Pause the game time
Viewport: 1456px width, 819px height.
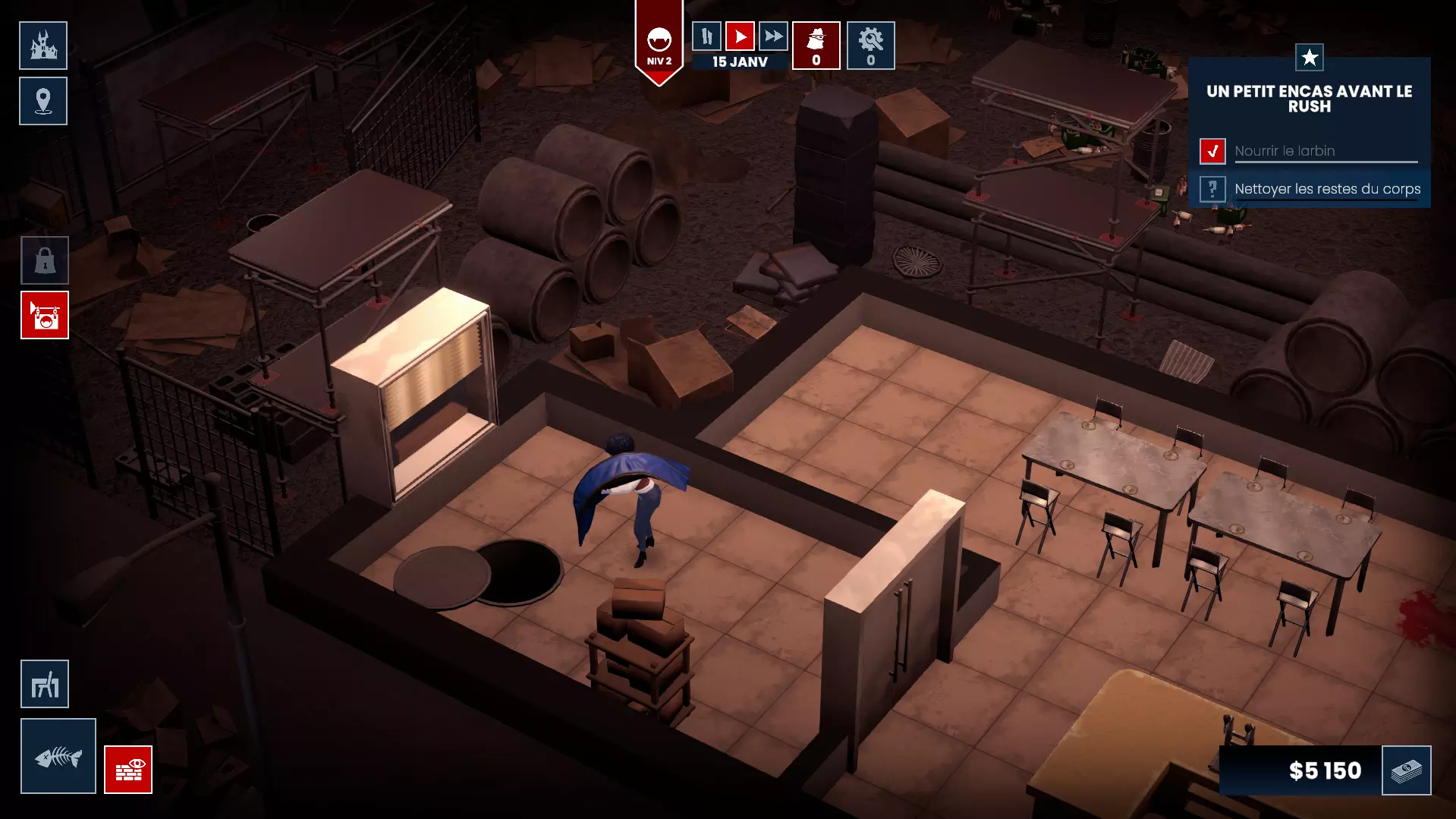pos(706,36)
